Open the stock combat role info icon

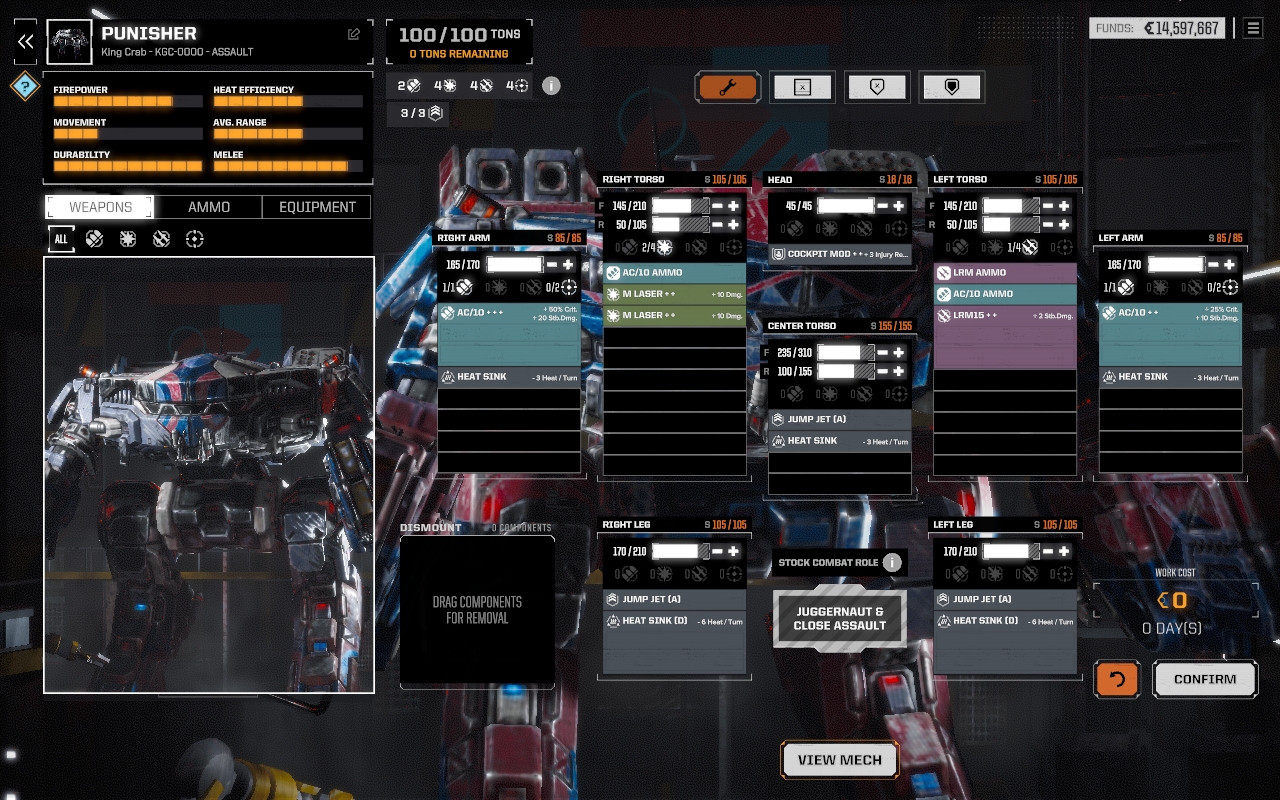892,563
